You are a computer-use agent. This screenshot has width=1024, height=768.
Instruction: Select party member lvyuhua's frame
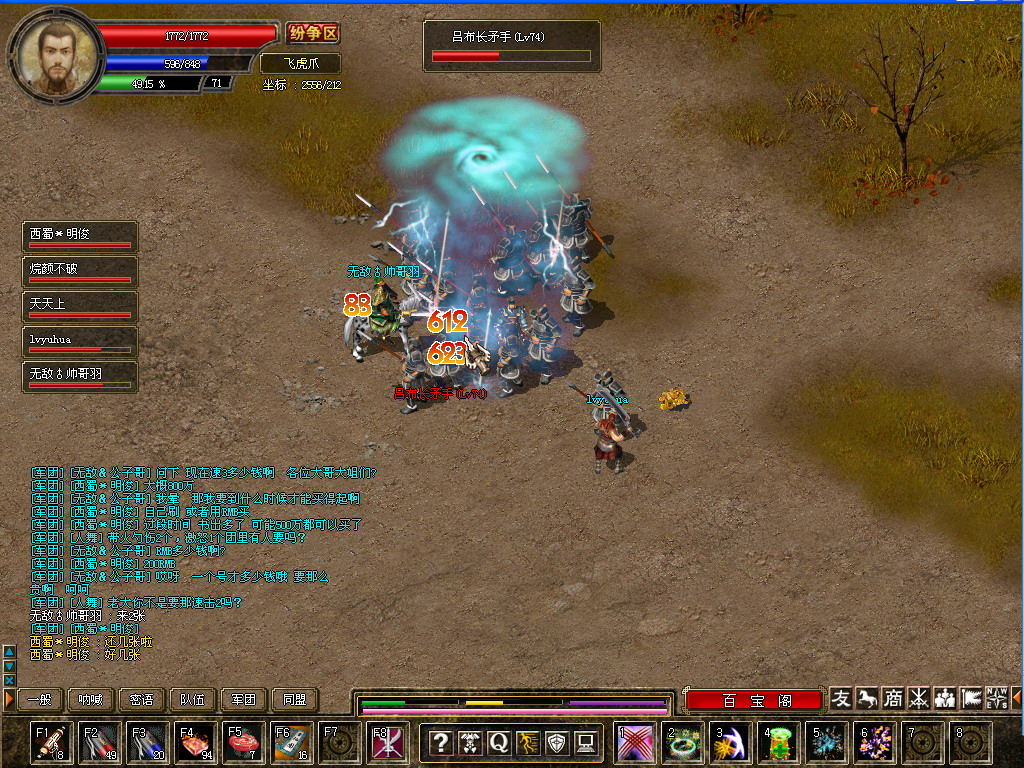coord(80,343)
